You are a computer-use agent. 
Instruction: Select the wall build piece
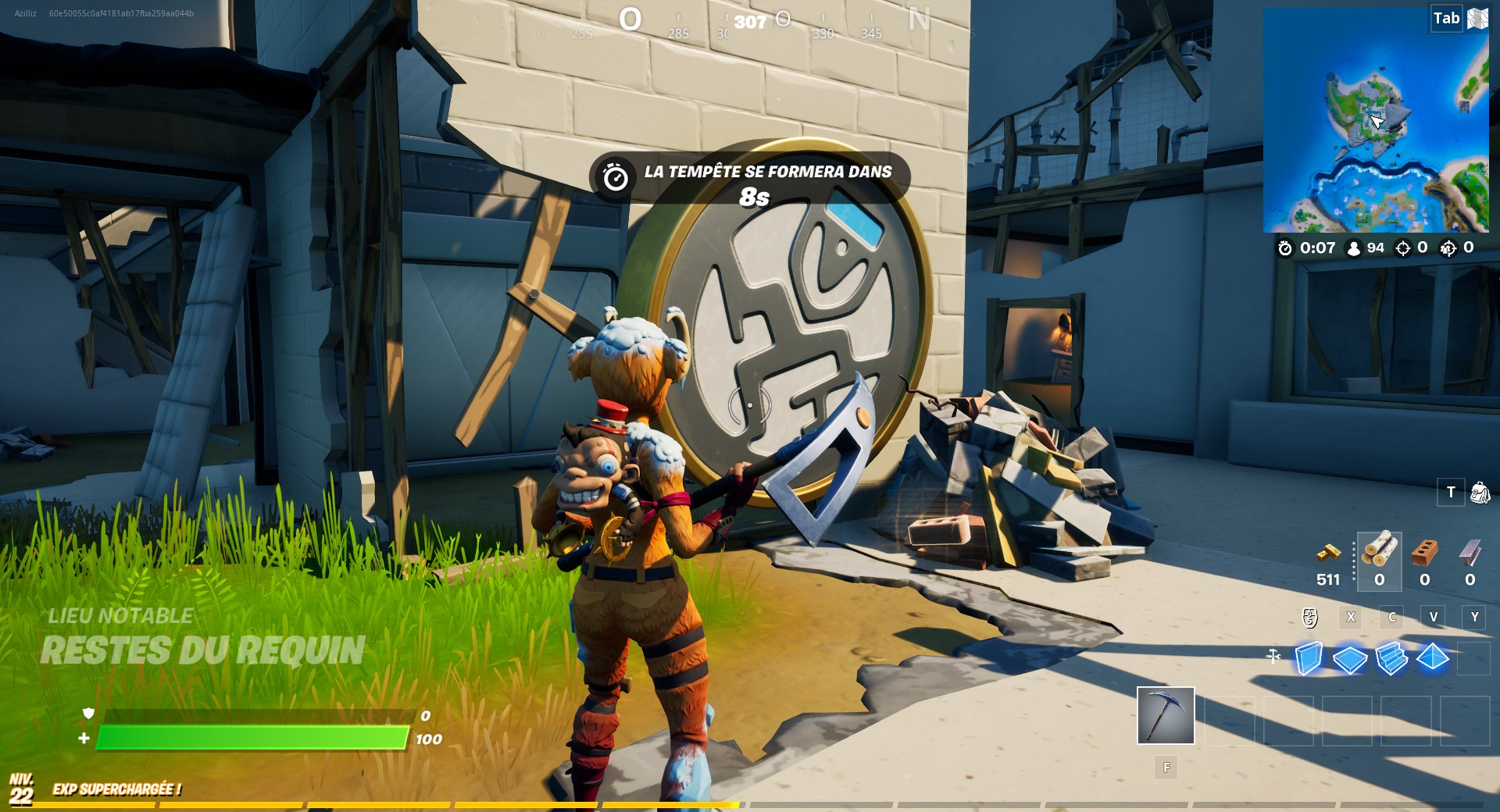[1309, 657]
